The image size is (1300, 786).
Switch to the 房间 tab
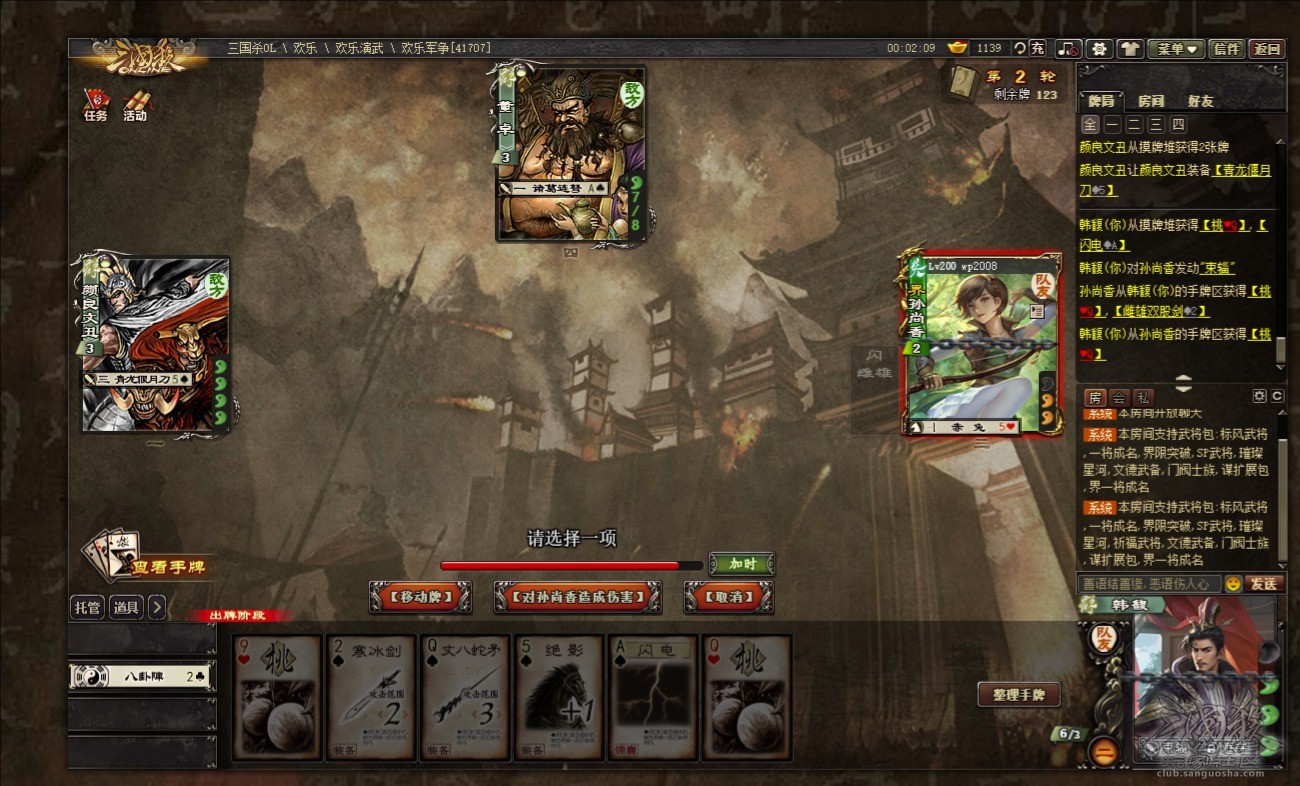coord(1151,101)
